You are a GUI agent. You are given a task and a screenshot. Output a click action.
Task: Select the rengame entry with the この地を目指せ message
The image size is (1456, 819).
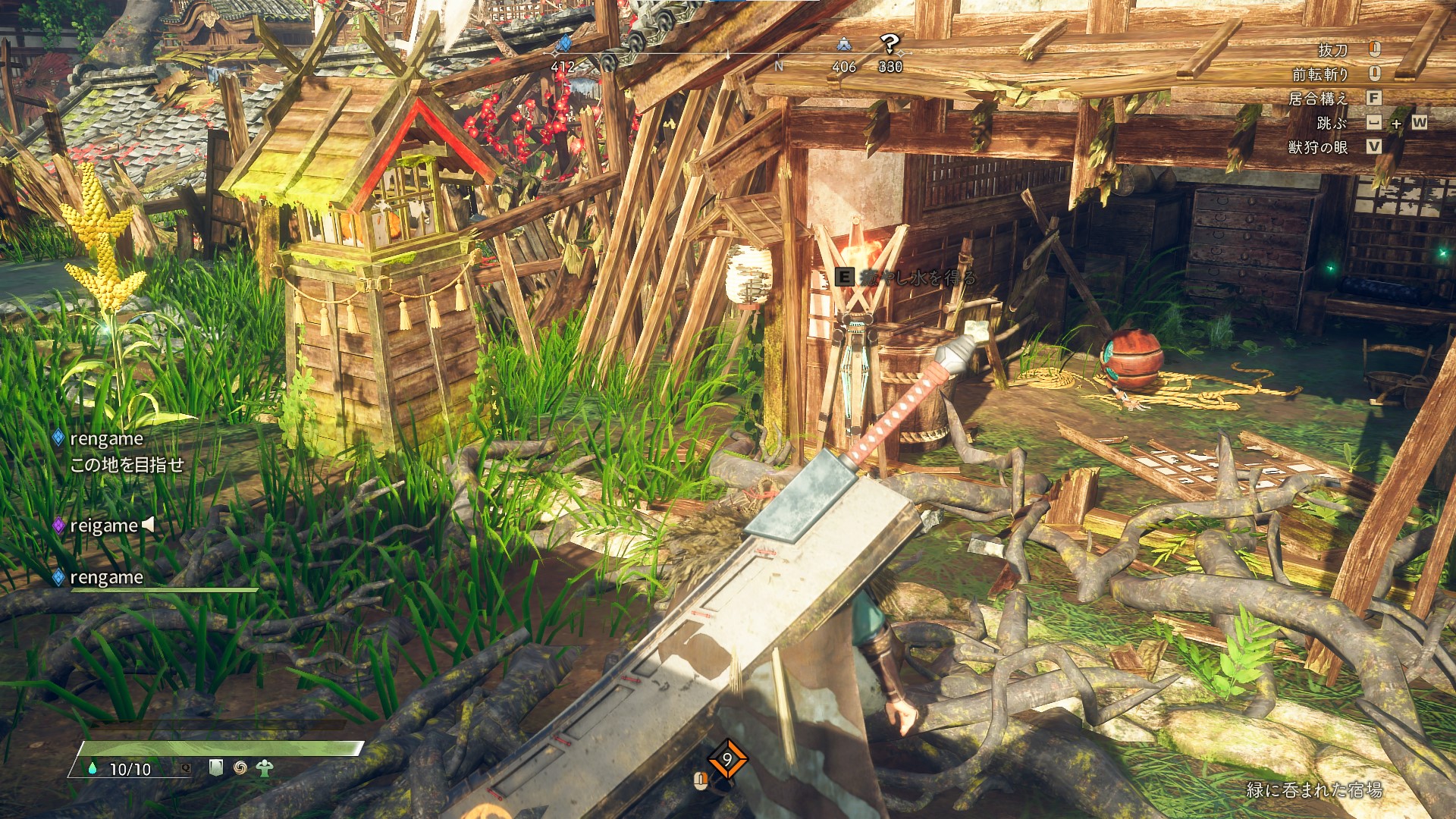pos(106,439)
